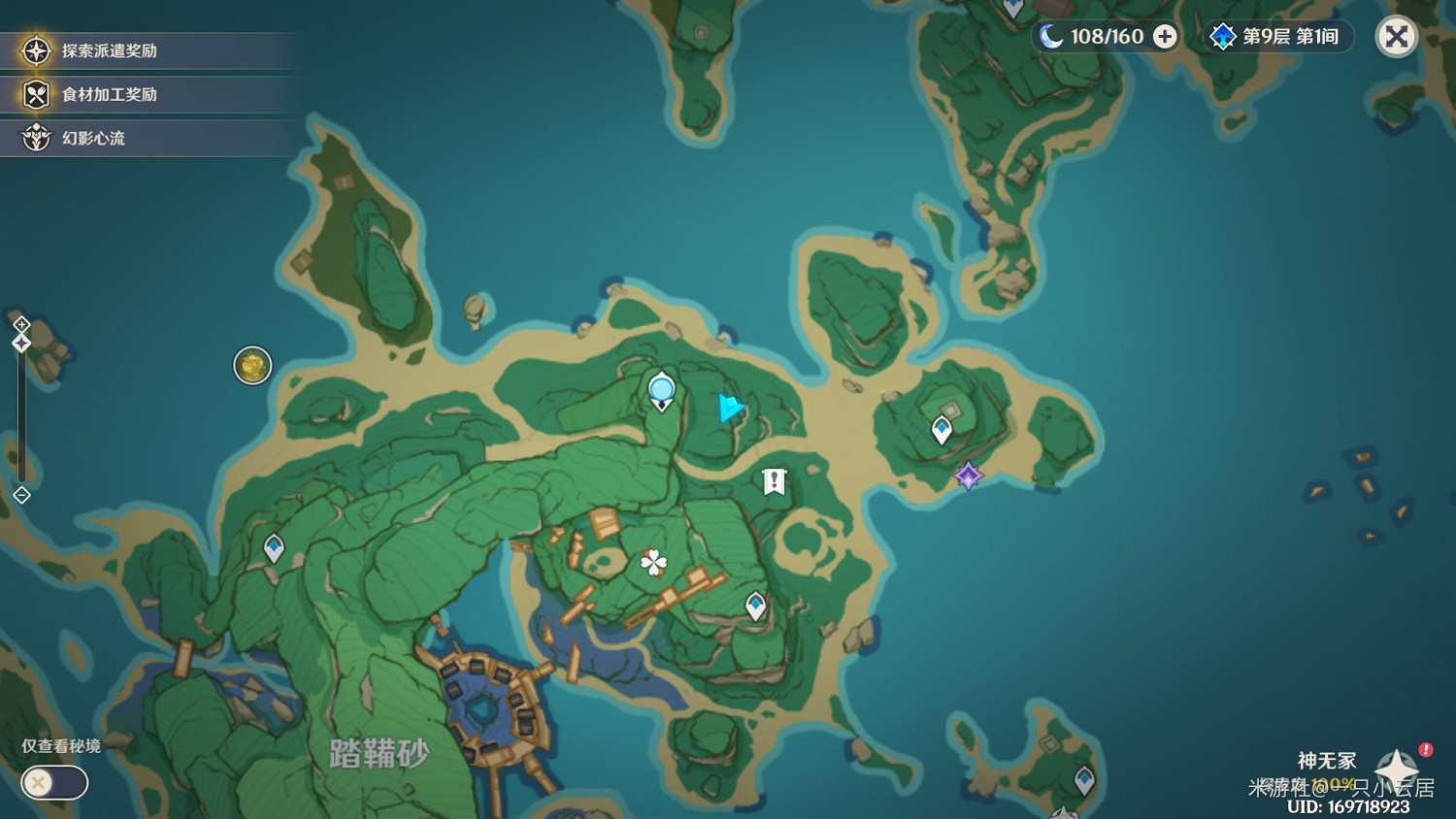The image size is (1456, 819).
Task: Select the teleport waypoint on the western landmass
Action: click(x=273, y=545)
